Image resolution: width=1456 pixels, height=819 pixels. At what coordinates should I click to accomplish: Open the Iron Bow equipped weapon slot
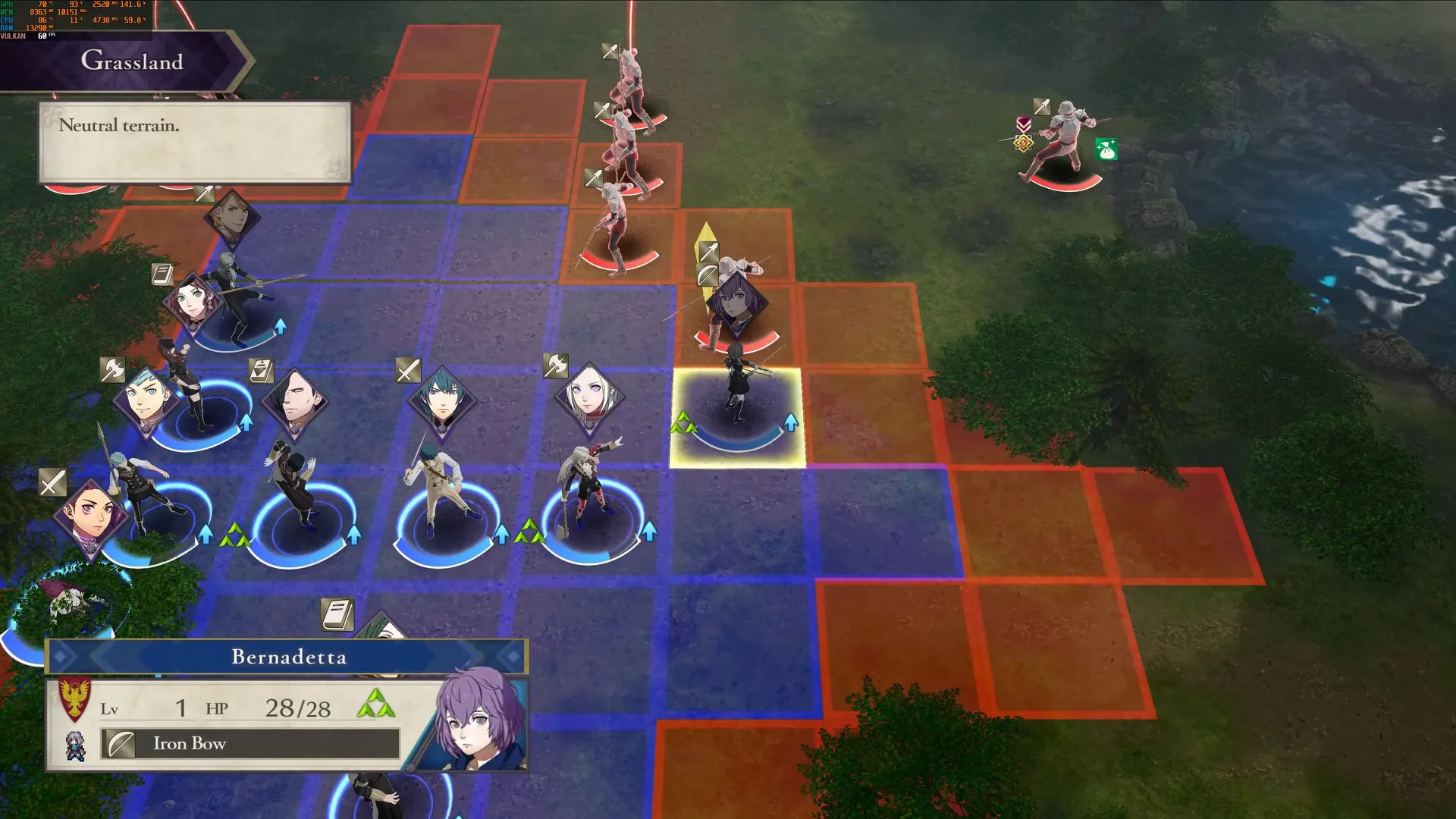click(x=250, y=744)
